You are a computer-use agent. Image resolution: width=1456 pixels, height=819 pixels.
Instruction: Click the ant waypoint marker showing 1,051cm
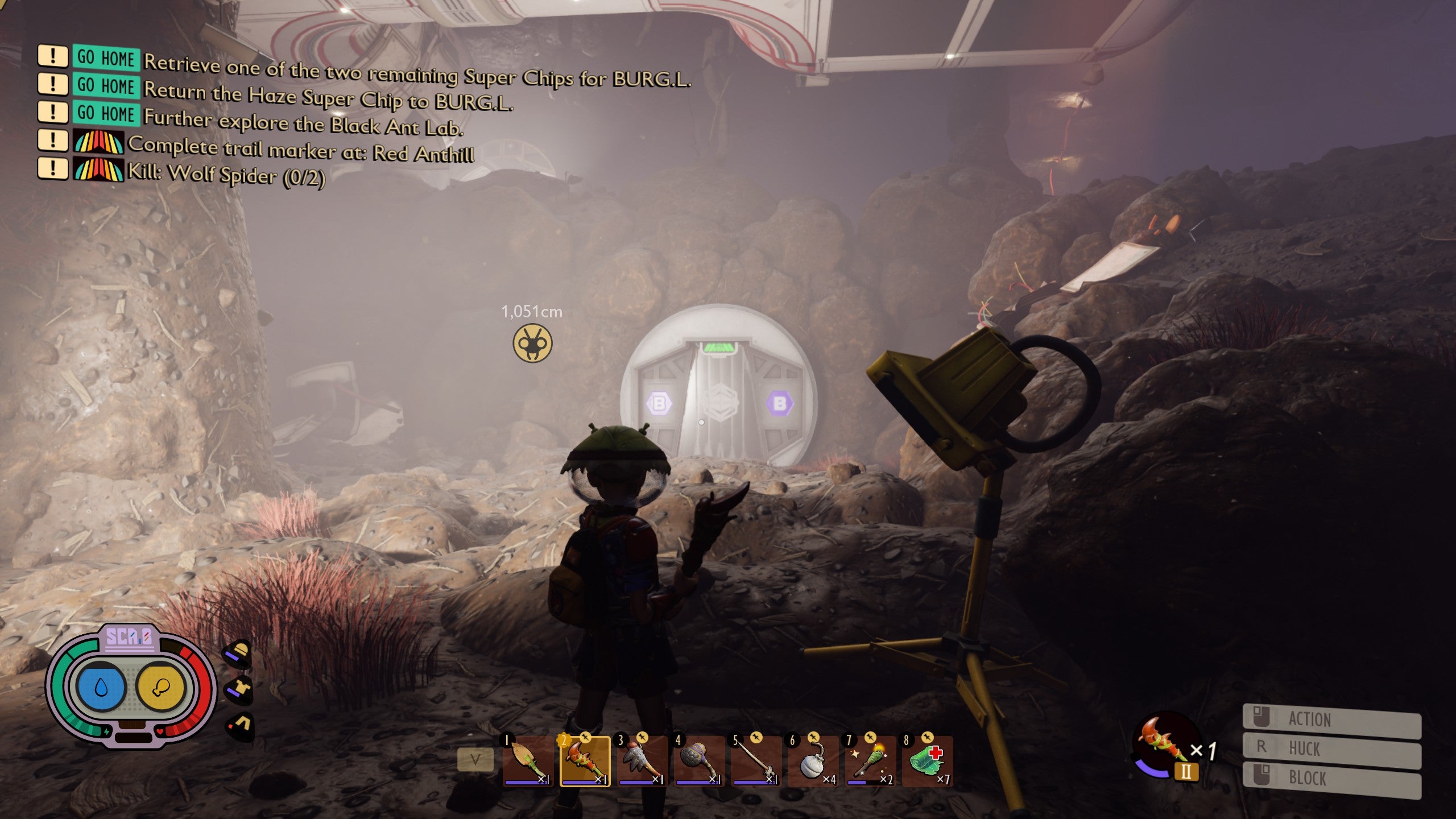532,343
